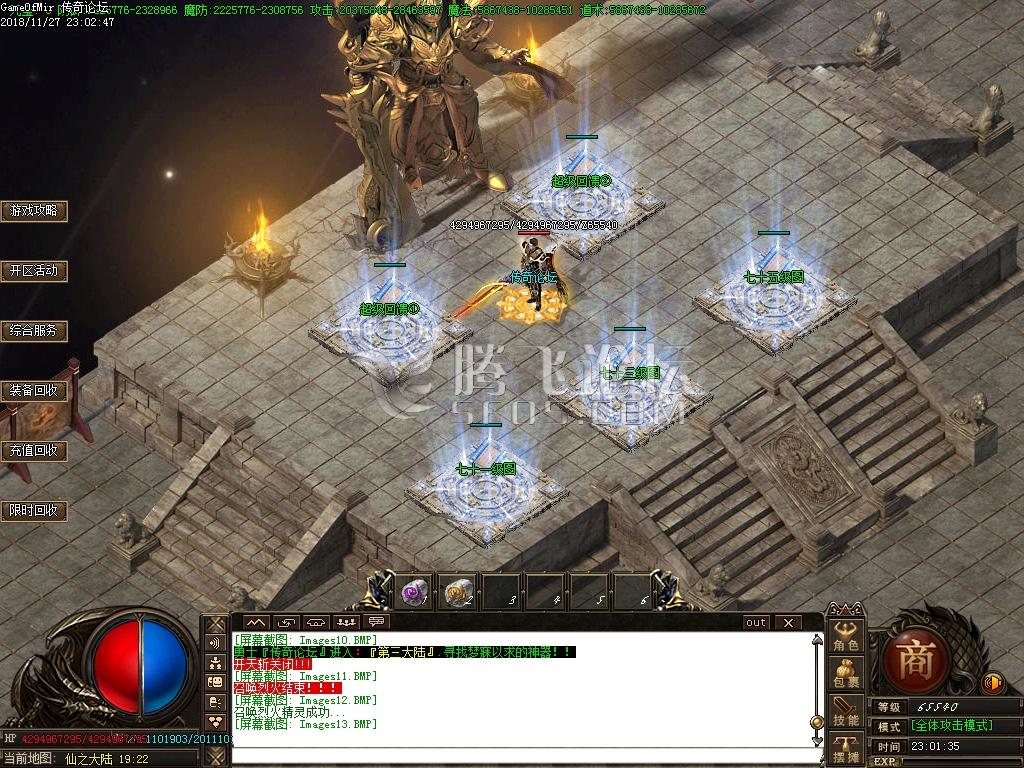Close the chat window with X
Viewport: 1024px width, 768px height.
788,622
